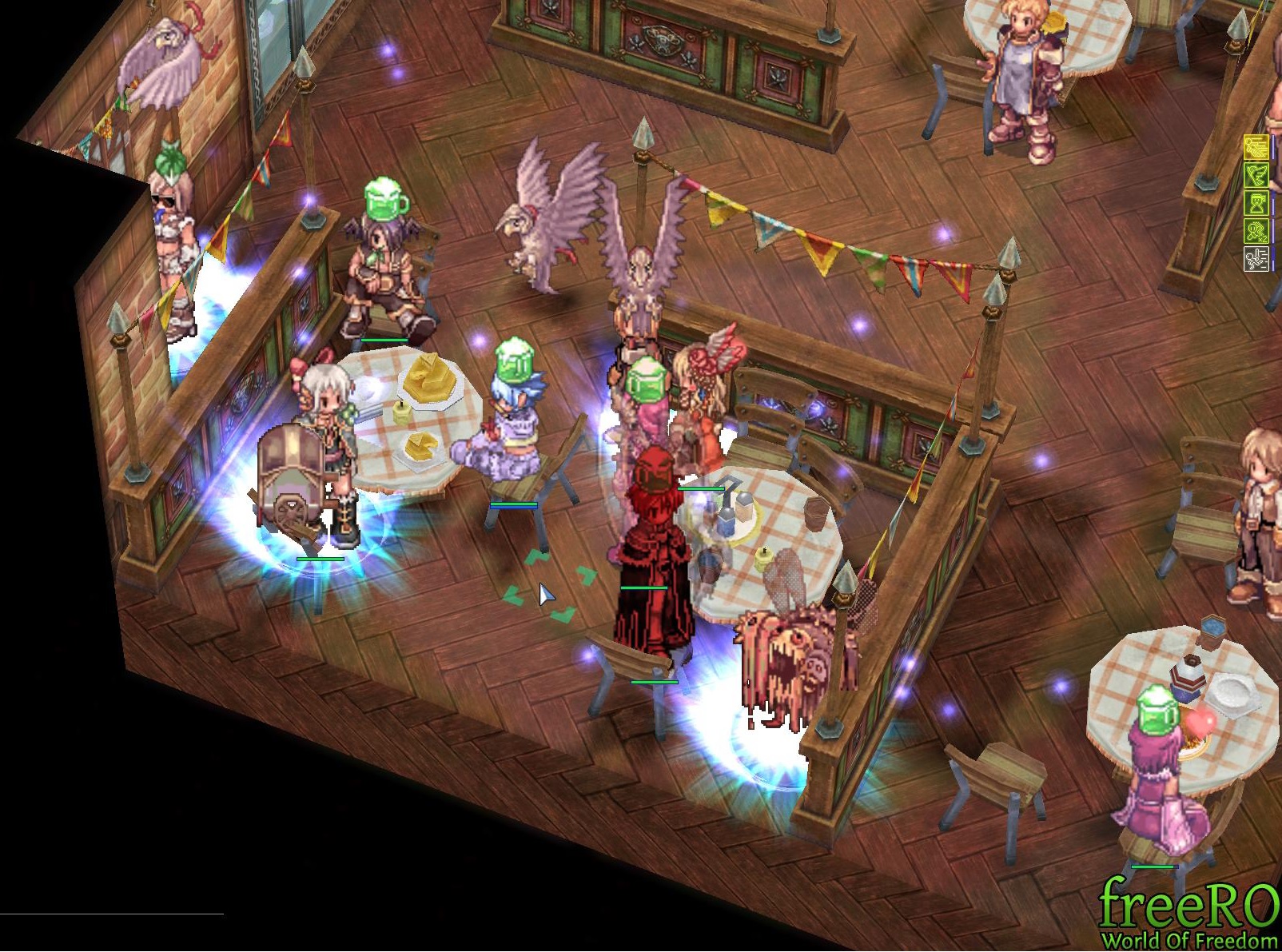The image size is (1282, 952).
Task: Select the white sword-wielding runner status icon
Action: tap(1256, 259)
